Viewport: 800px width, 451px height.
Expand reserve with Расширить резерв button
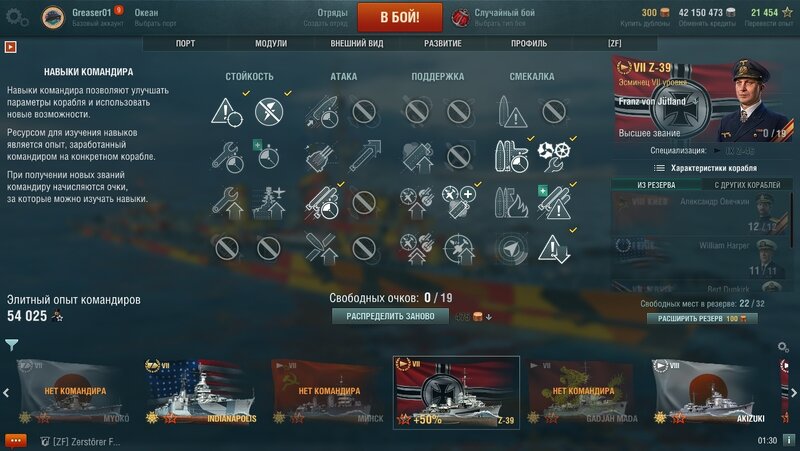coord(702,318)
